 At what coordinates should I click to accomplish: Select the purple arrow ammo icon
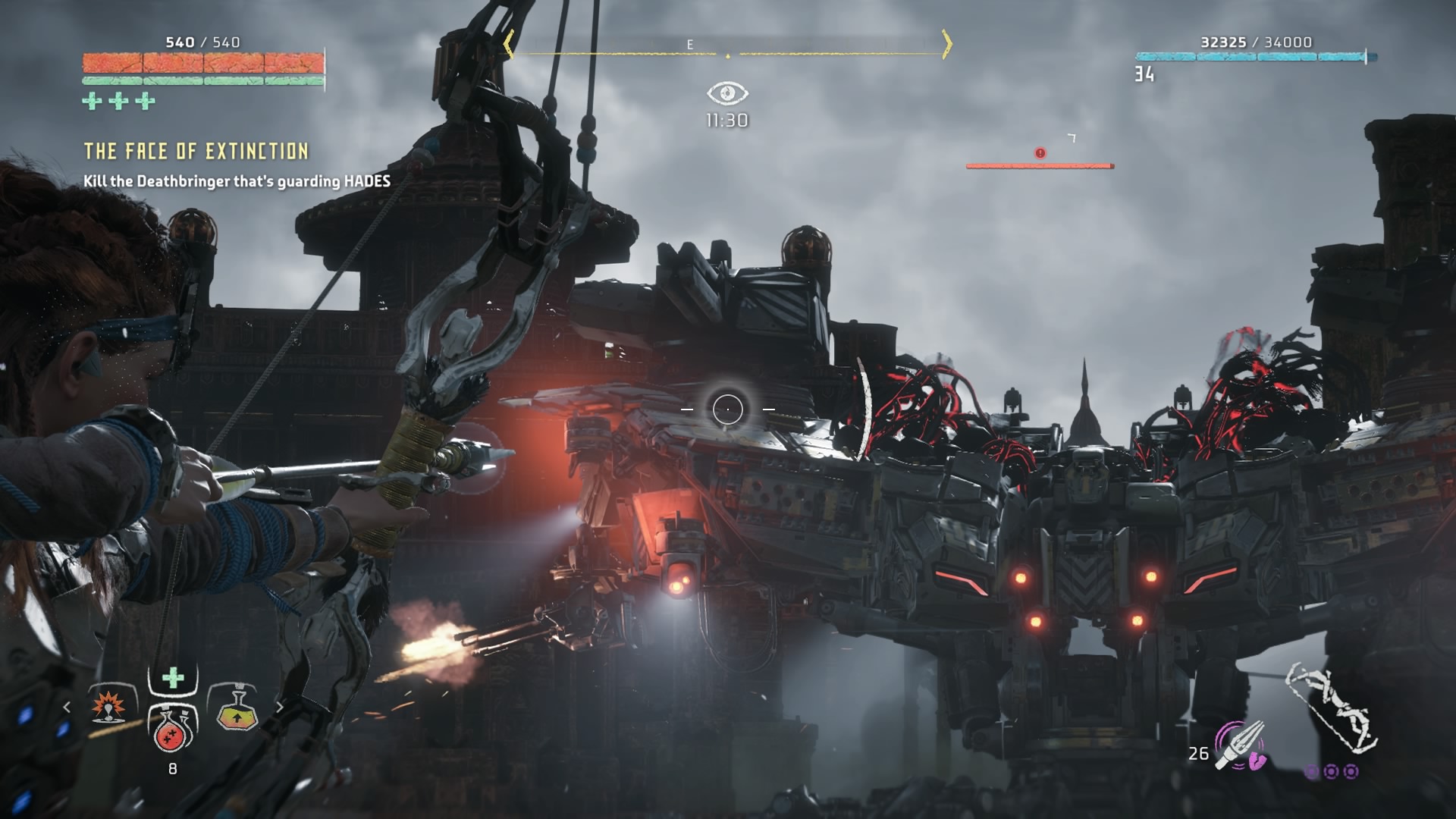click(x=1241, y=745)
